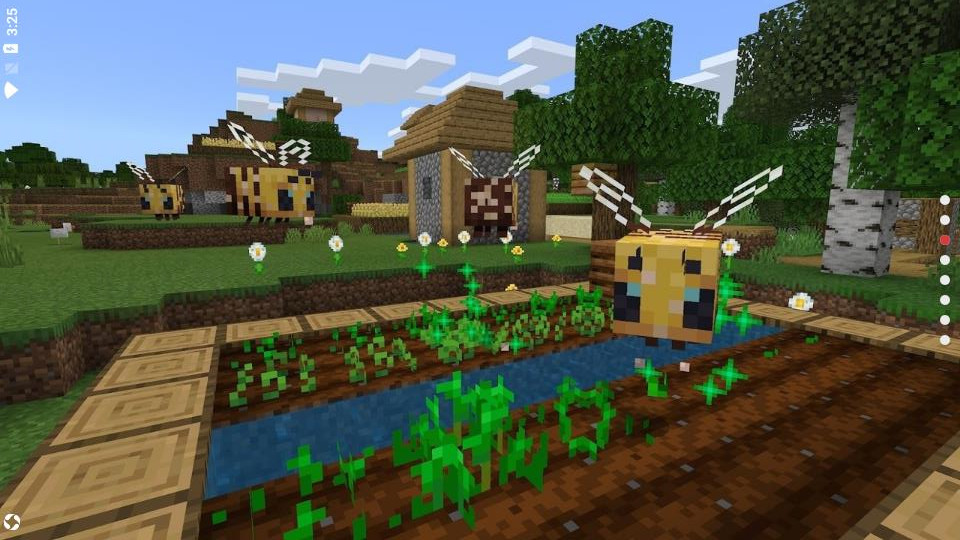
Task: Tap the round pinwheel icon in the corner
Action: 12,522
